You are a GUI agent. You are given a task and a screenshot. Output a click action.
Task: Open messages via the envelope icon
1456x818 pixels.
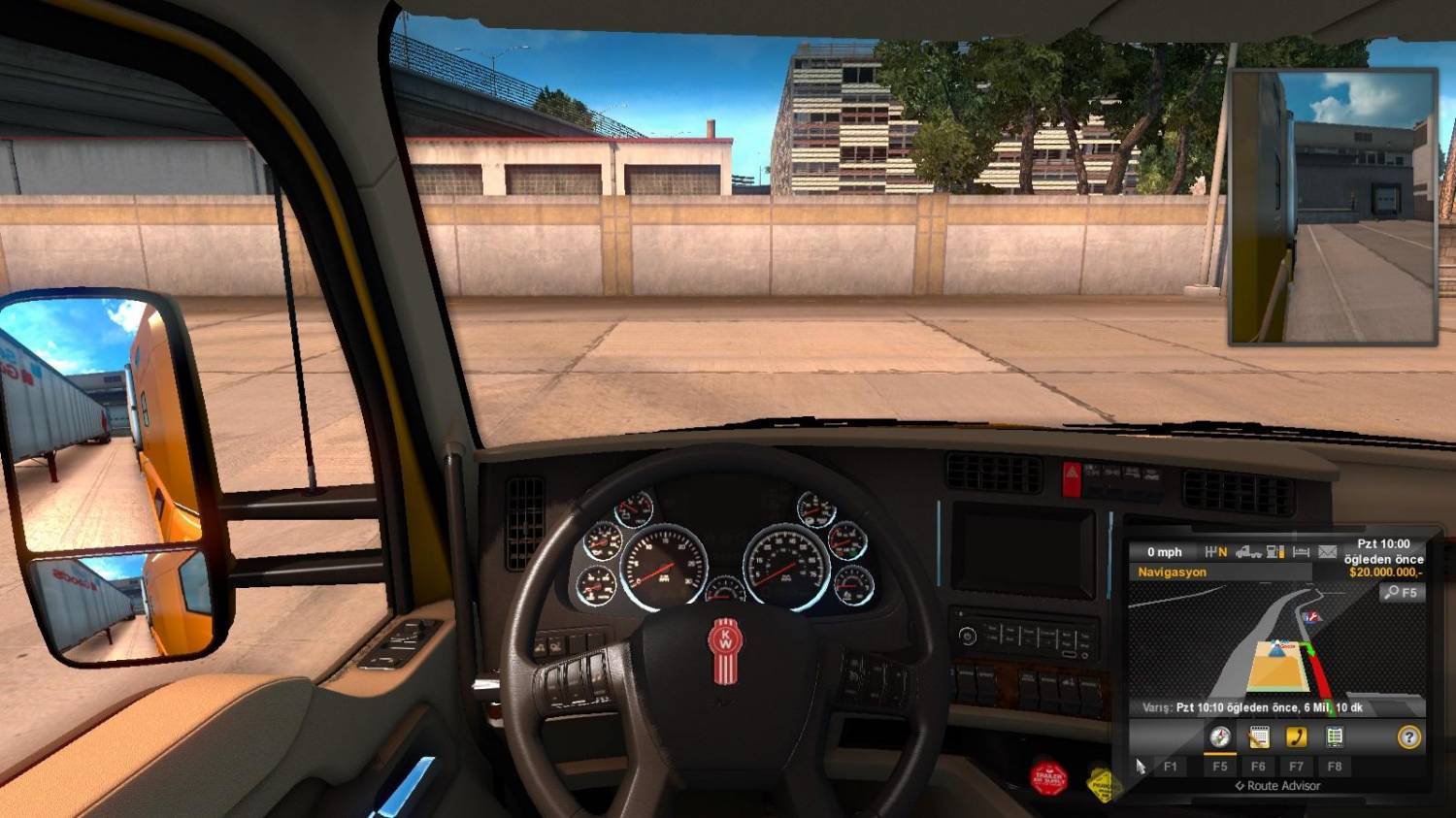coord(1326,553)
